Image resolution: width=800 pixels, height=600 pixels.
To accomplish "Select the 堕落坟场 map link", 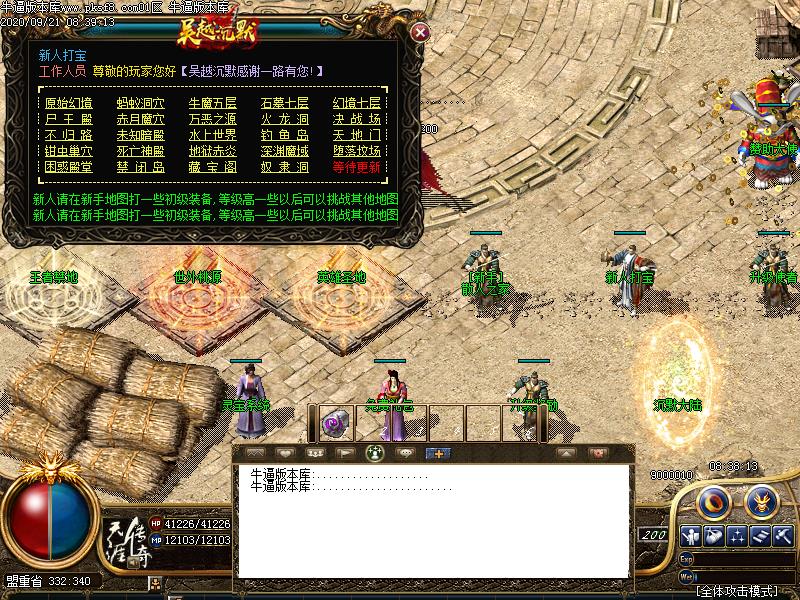I will pyautogui.click(x=357, y=151).
